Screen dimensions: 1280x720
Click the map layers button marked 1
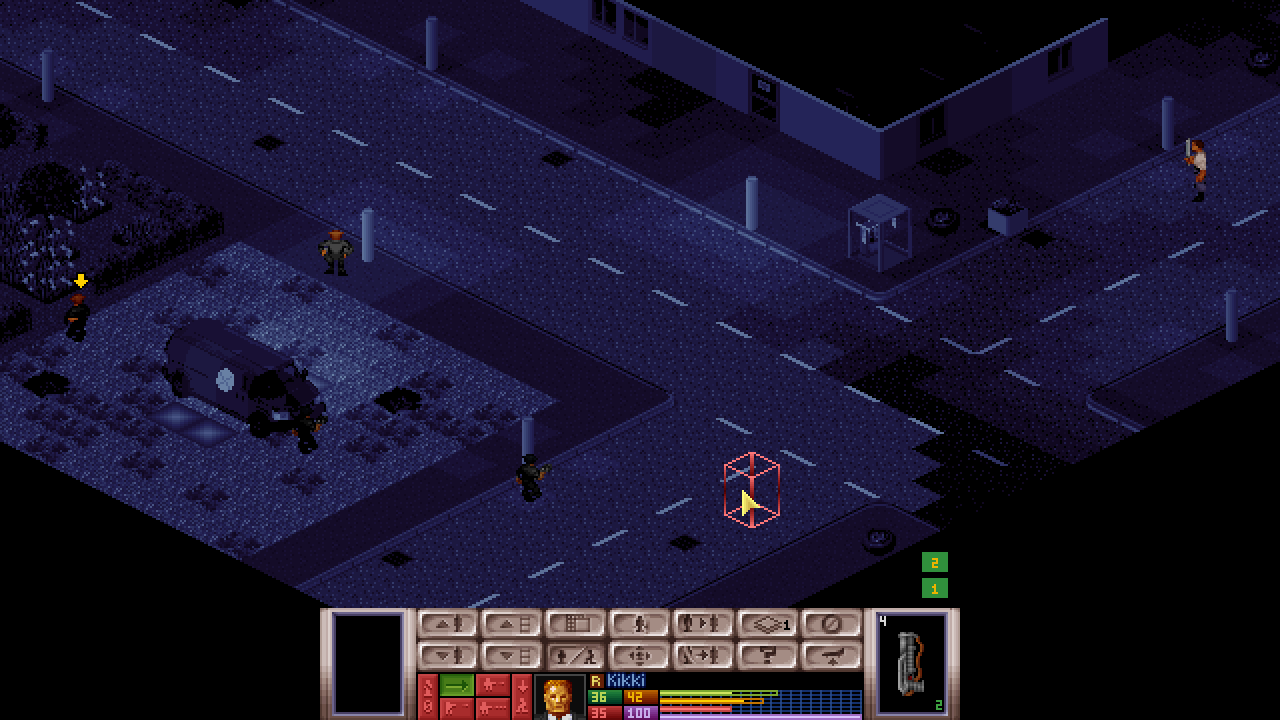[768, 624]
